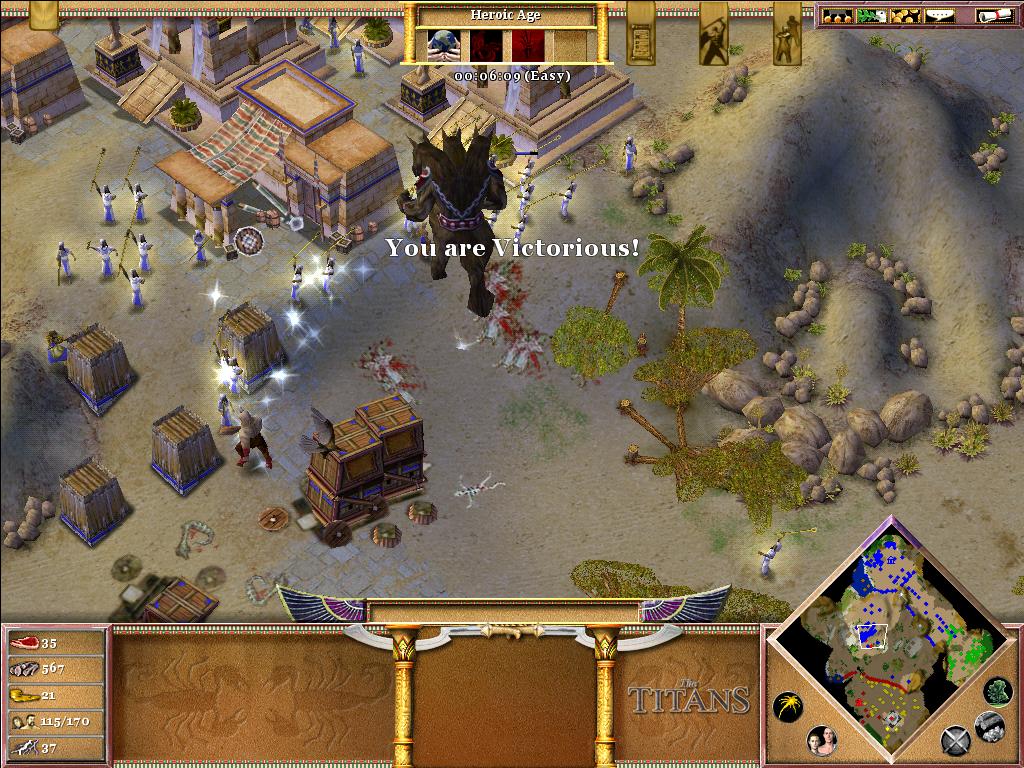Open the gold nuggets menu icon
Screen dimensions: 1024x768
click(x=904, y=16)
